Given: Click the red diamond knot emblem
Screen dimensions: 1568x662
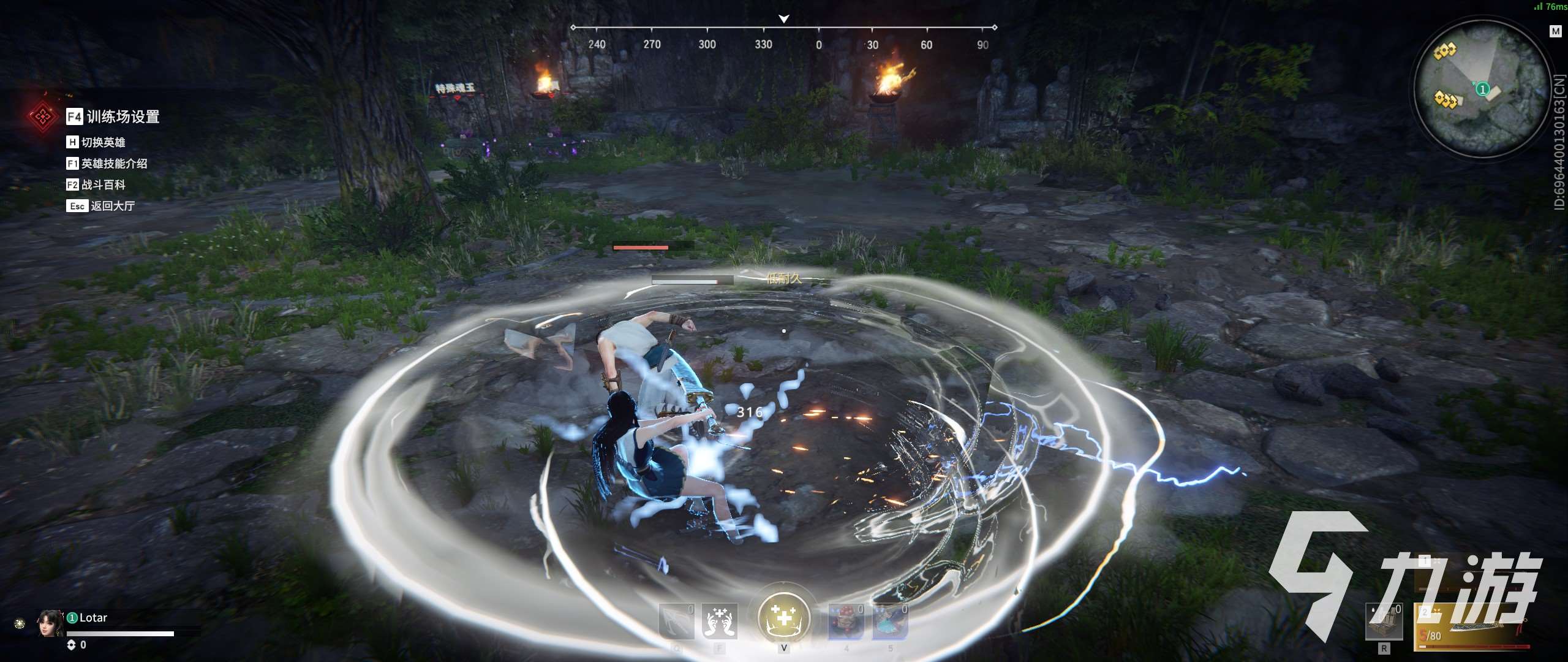Looking at the screenshot, I should [42, 116].
